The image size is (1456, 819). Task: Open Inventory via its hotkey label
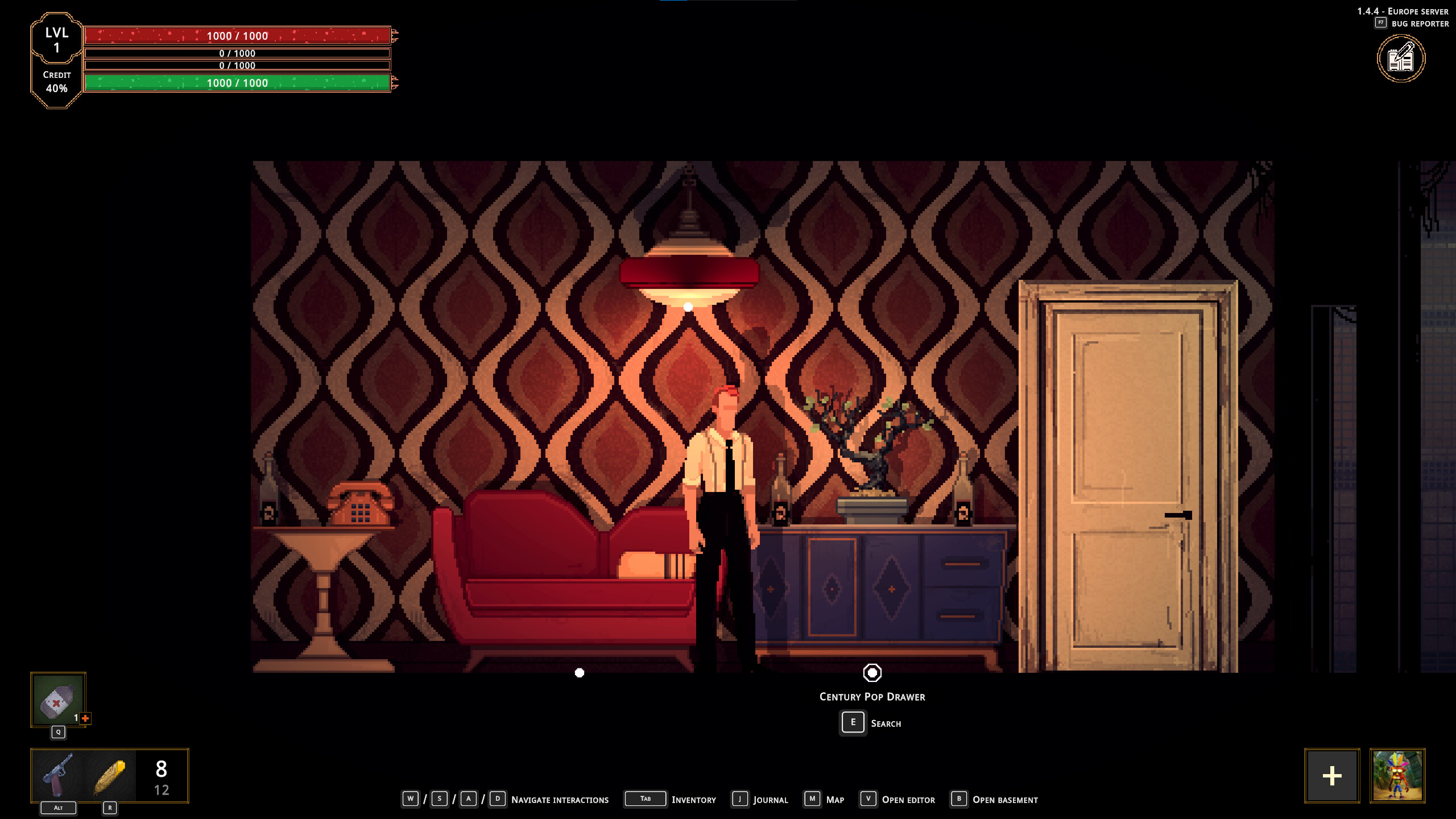[x=693, y=800]
